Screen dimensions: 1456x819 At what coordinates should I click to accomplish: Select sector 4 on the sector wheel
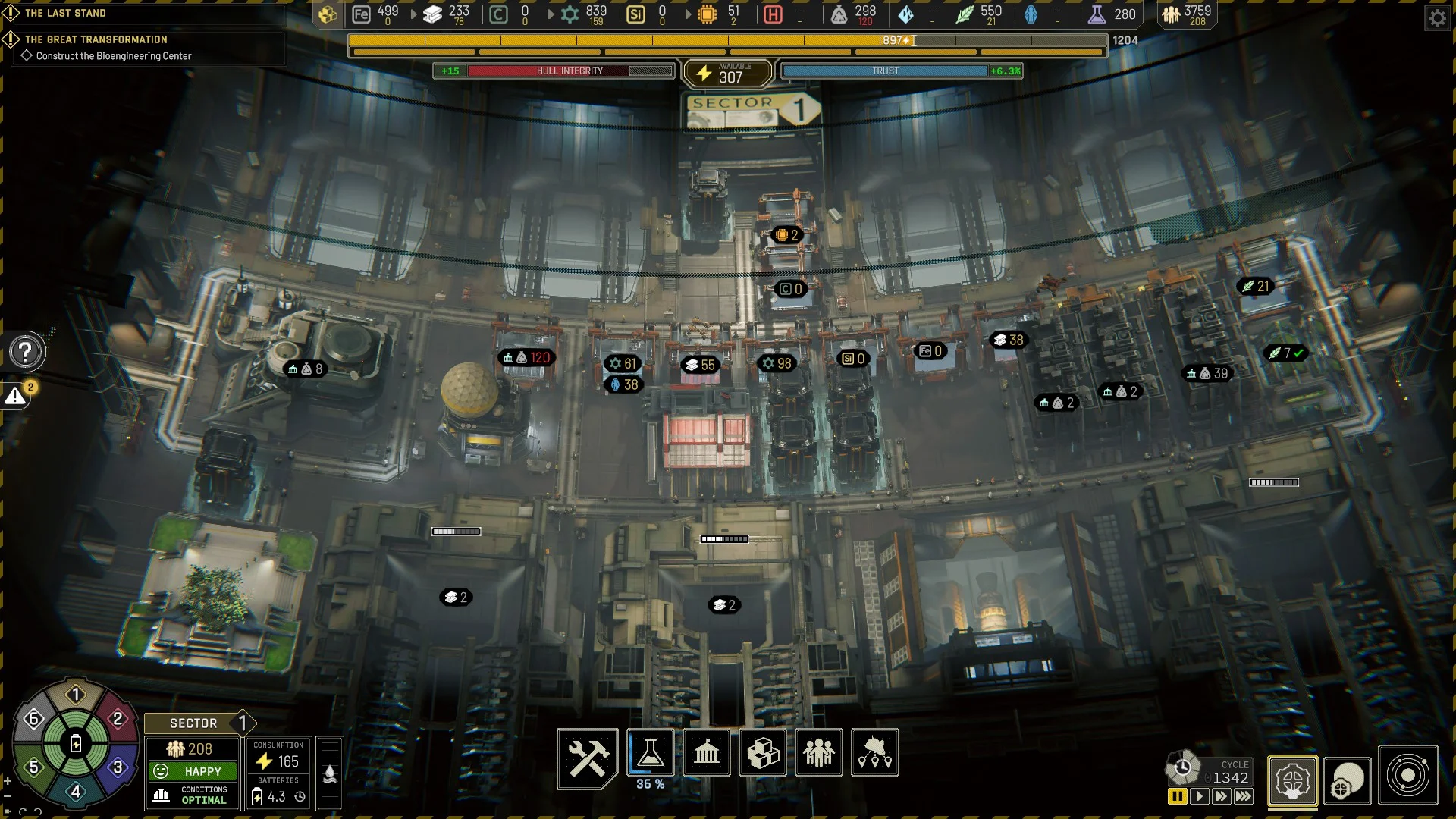click(76, 792)
